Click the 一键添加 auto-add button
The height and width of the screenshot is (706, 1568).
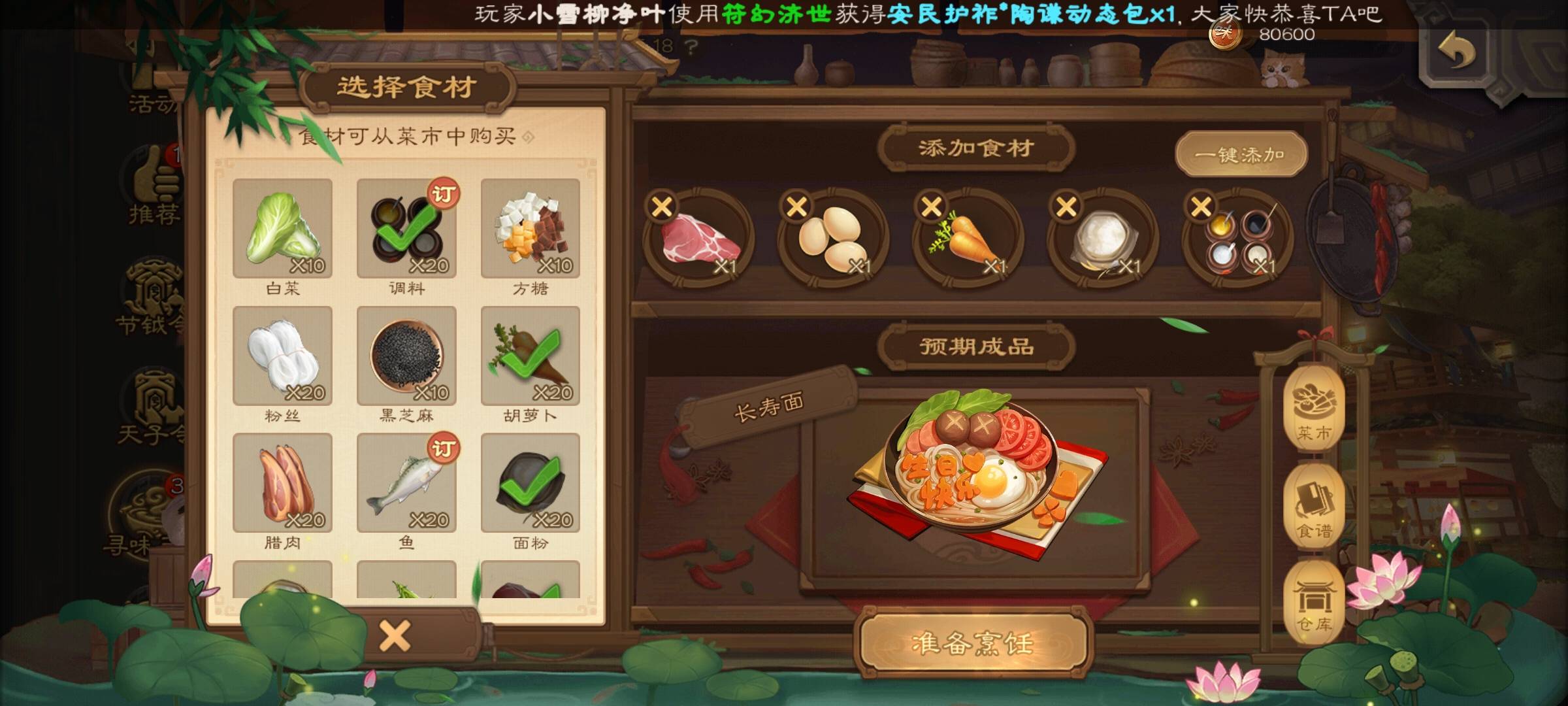click(1241, 155)
